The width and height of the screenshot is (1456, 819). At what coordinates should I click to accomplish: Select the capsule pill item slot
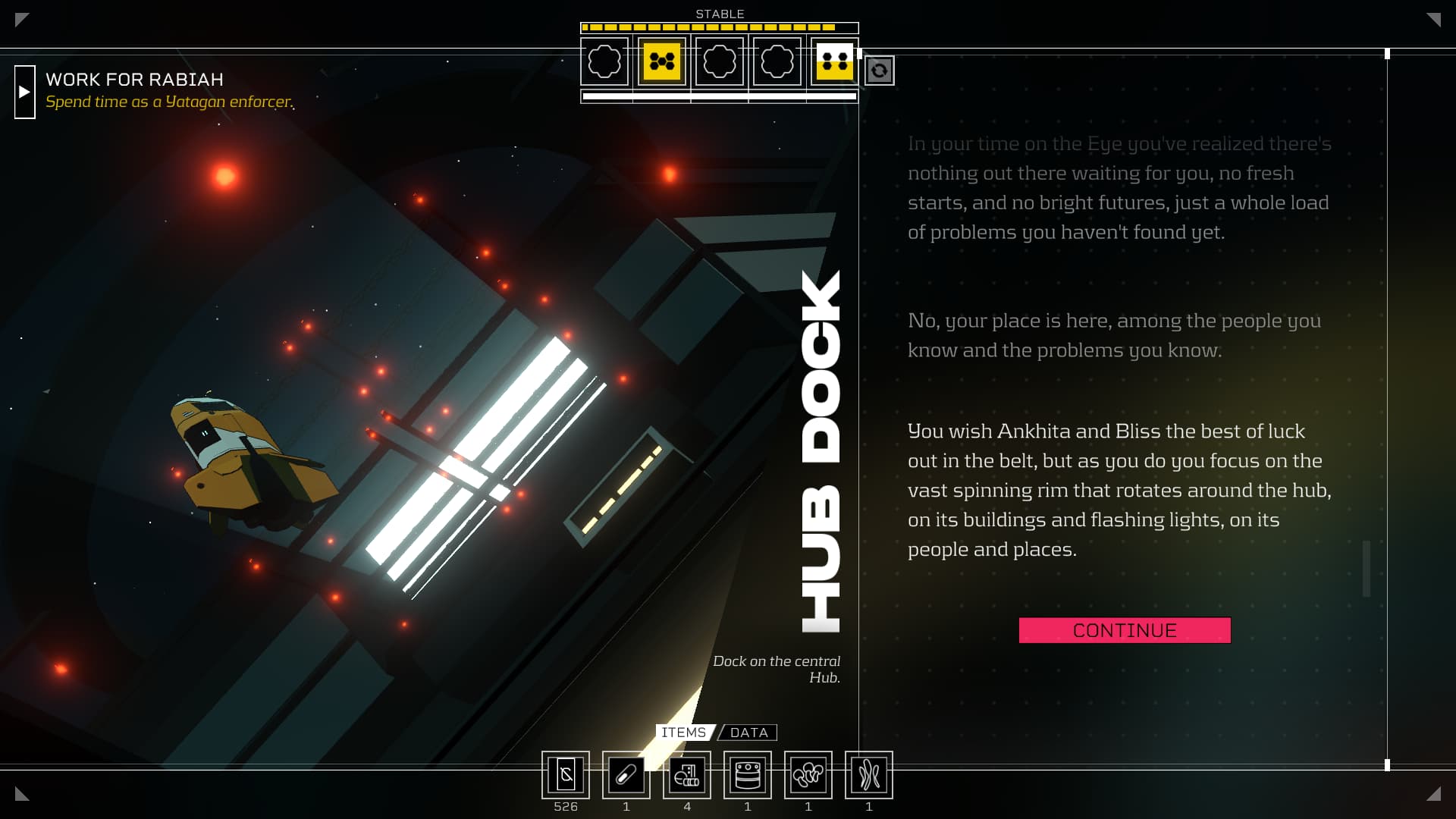coord(626,775)
